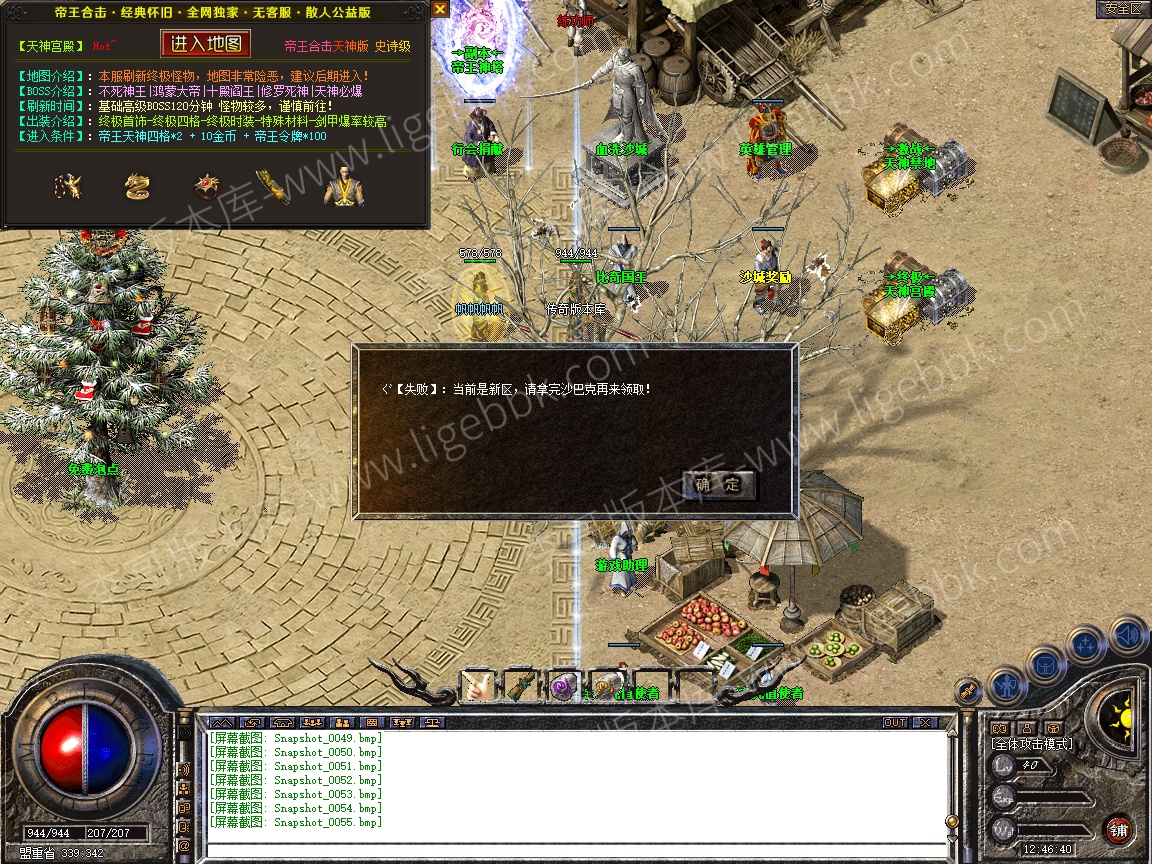Select the golden sword reward icon
The width and height of the screenshot is (1152, 864).
273,187
